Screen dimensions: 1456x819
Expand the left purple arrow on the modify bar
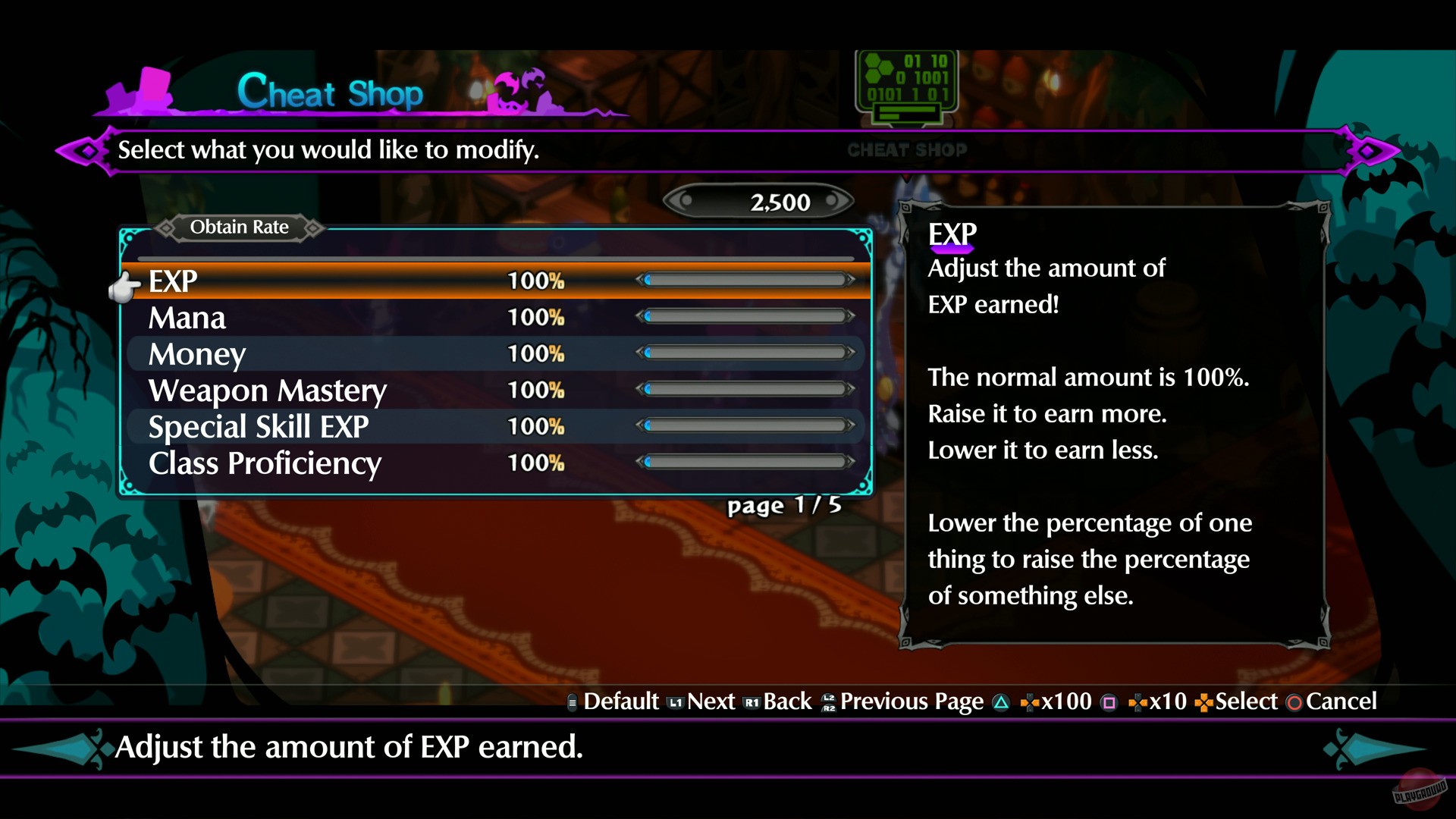point(83,149)
